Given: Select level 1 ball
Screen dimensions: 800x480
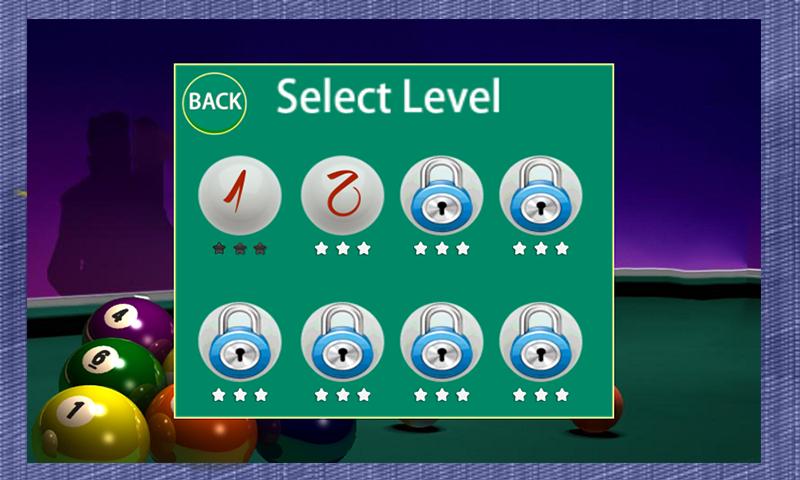Looking at the screenshot, I should coord(240,195).
